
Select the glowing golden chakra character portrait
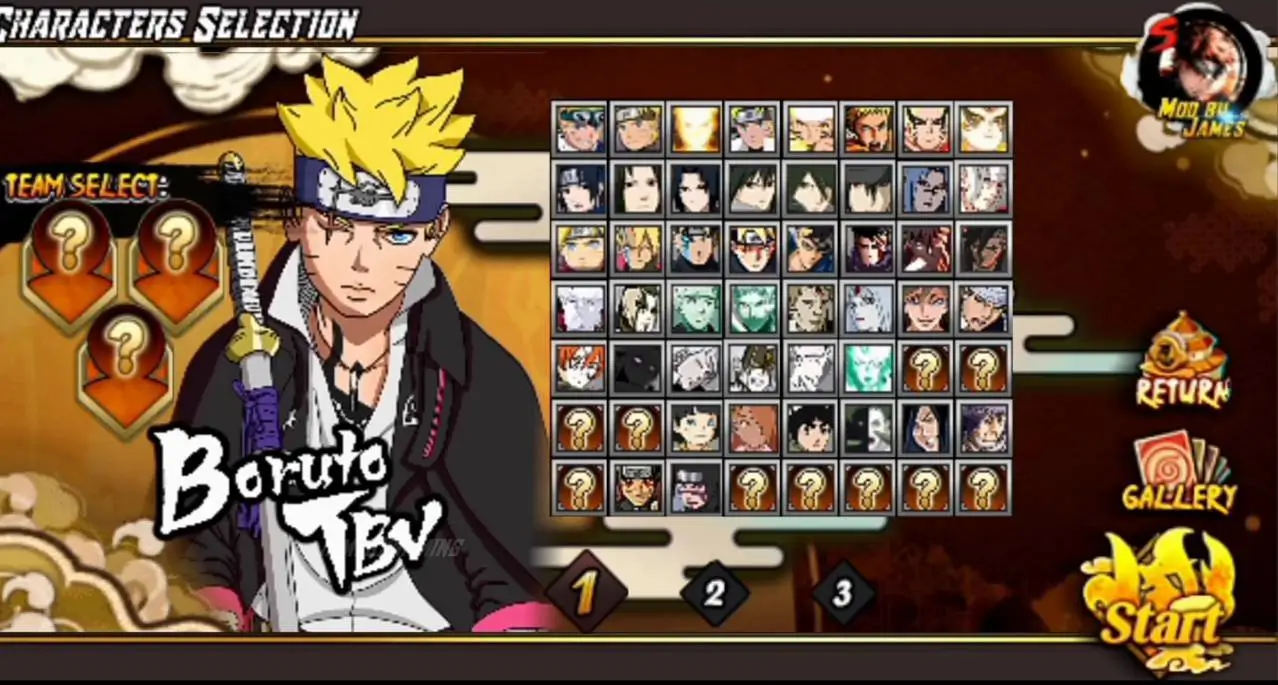(x=696, y=128)
